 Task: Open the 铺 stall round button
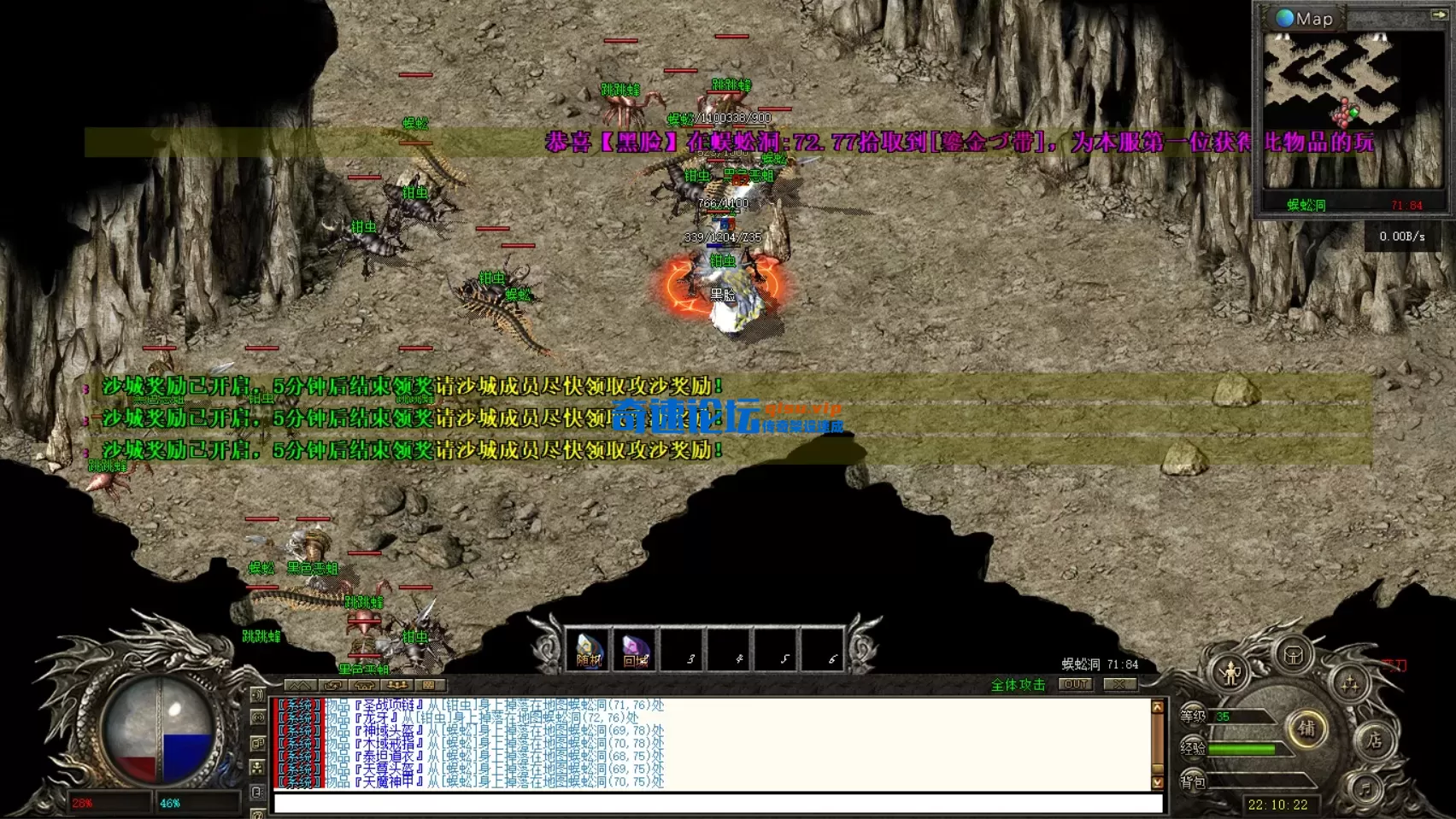(1306, 728)
